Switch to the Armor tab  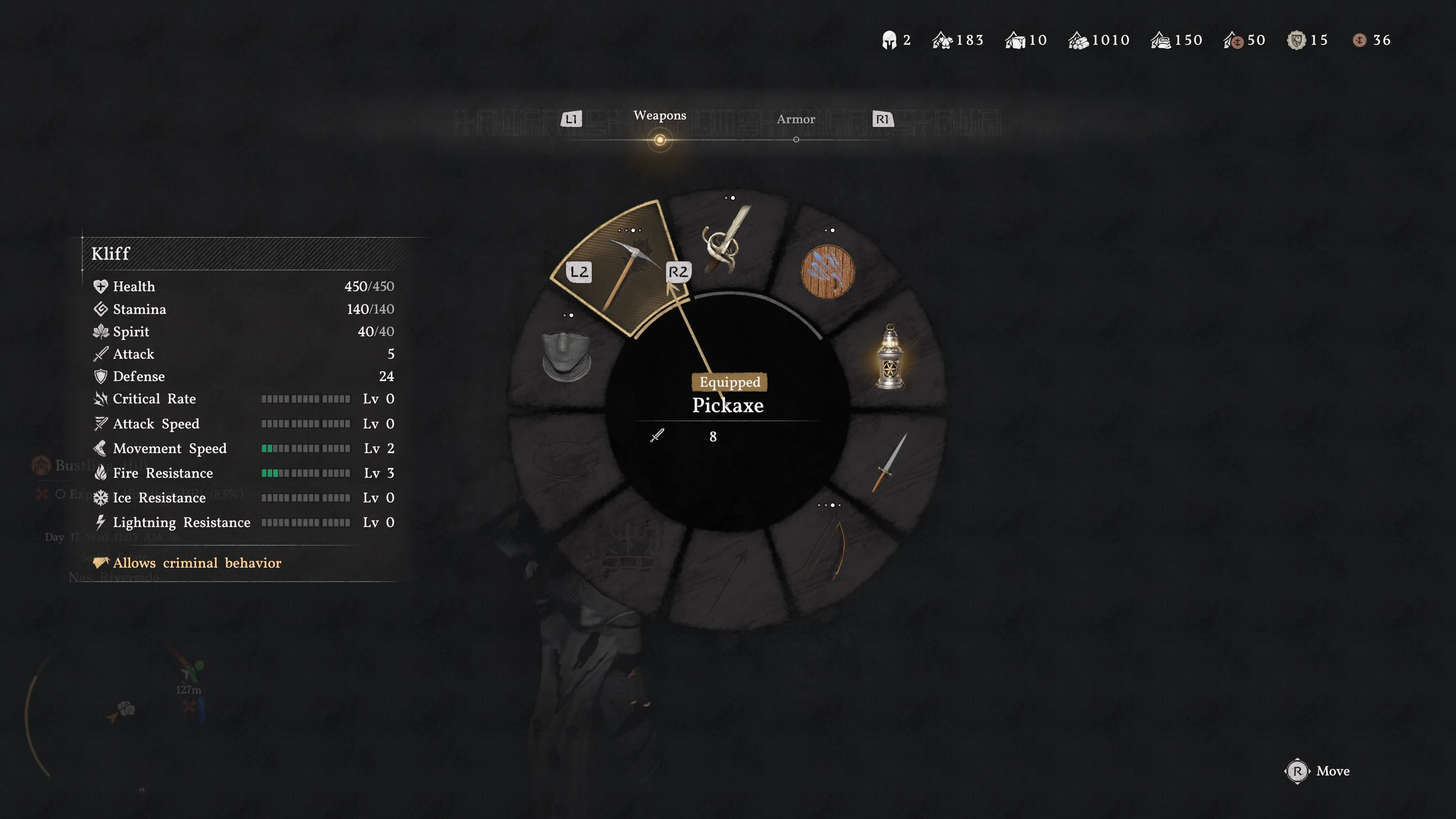point(795,119)
